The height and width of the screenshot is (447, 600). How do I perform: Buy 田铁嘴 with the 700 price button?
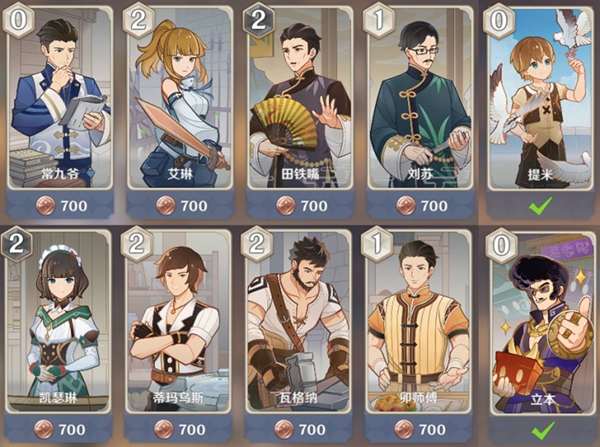click(x=300, y=205)
